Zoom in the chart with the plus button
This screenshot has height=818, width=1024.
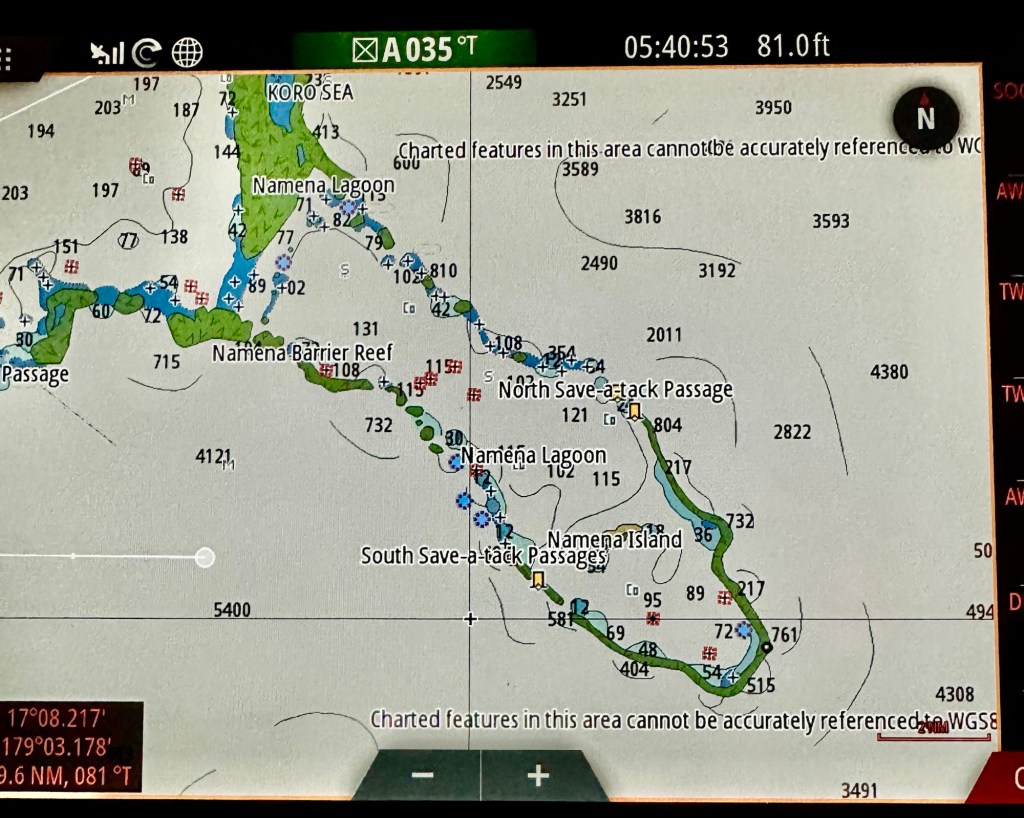click(539, 775)
